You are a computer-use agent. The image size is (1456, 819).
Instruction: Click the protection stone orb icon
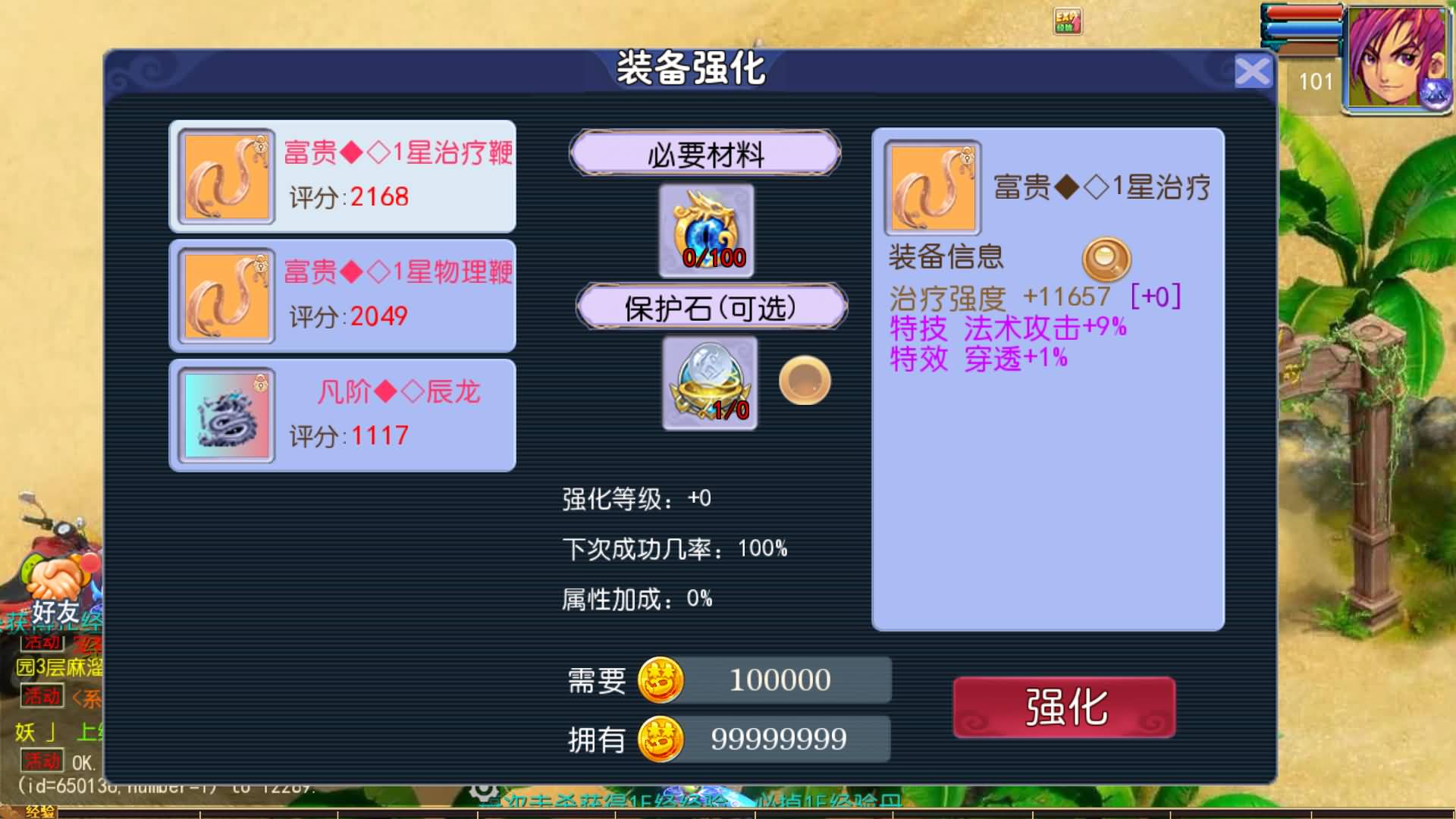(x=709, y=383)
